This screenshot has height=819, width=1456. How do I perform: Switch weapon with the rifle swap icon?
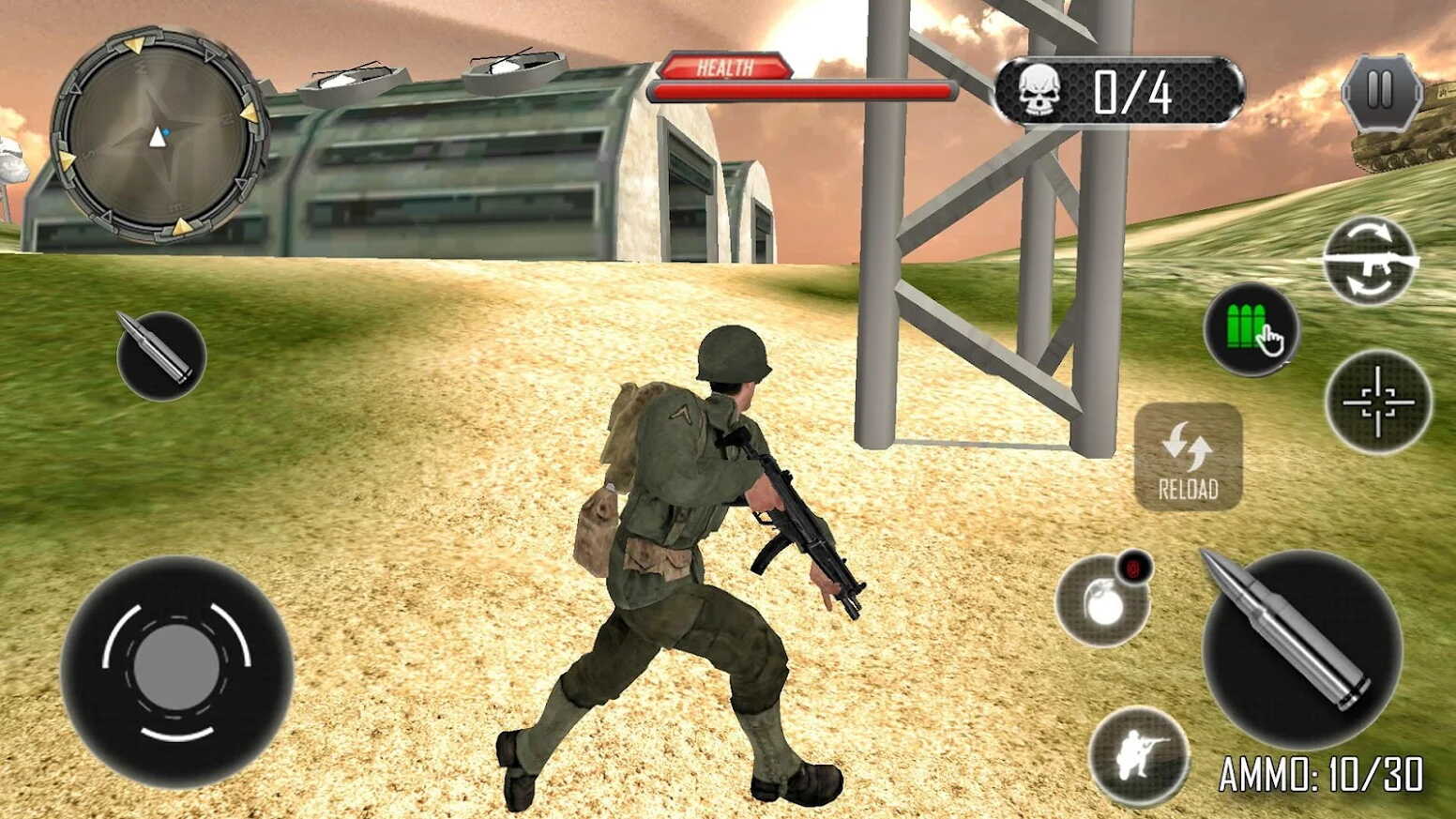pos(1369,262)
